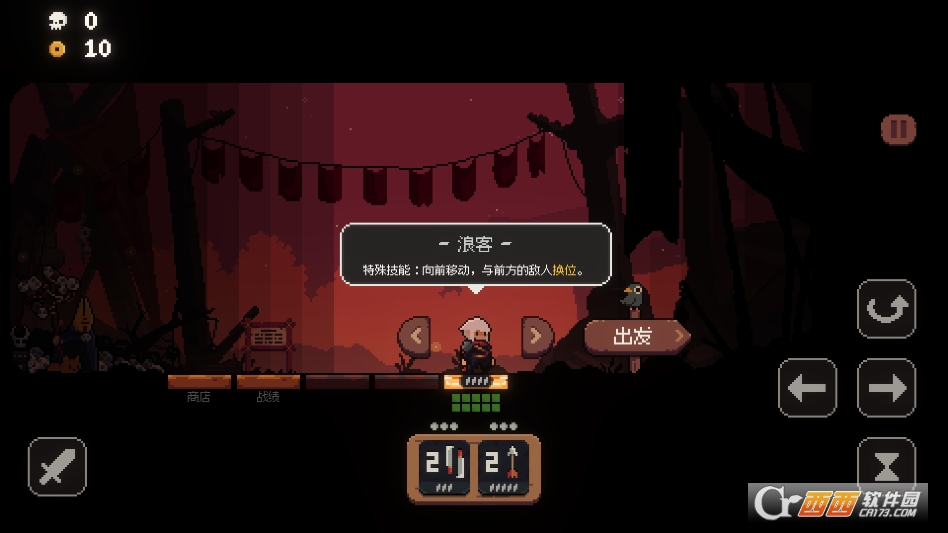Screen dimensions: 948x533
Task: Open the 战绩 records tile
Action: tap(268, 383)
